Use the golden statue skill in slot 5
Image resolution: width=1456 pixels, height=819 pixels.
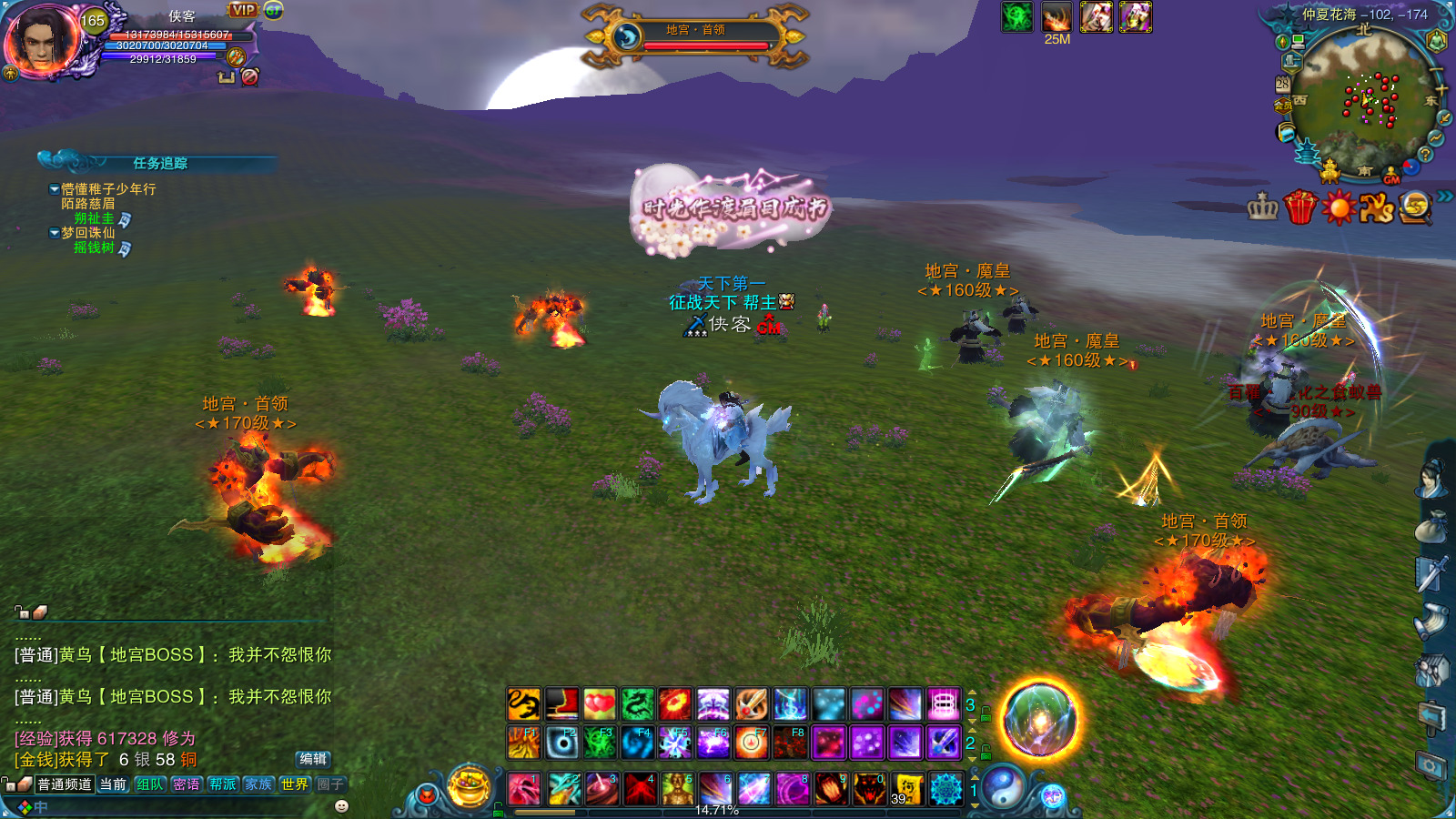click(677, 789)
